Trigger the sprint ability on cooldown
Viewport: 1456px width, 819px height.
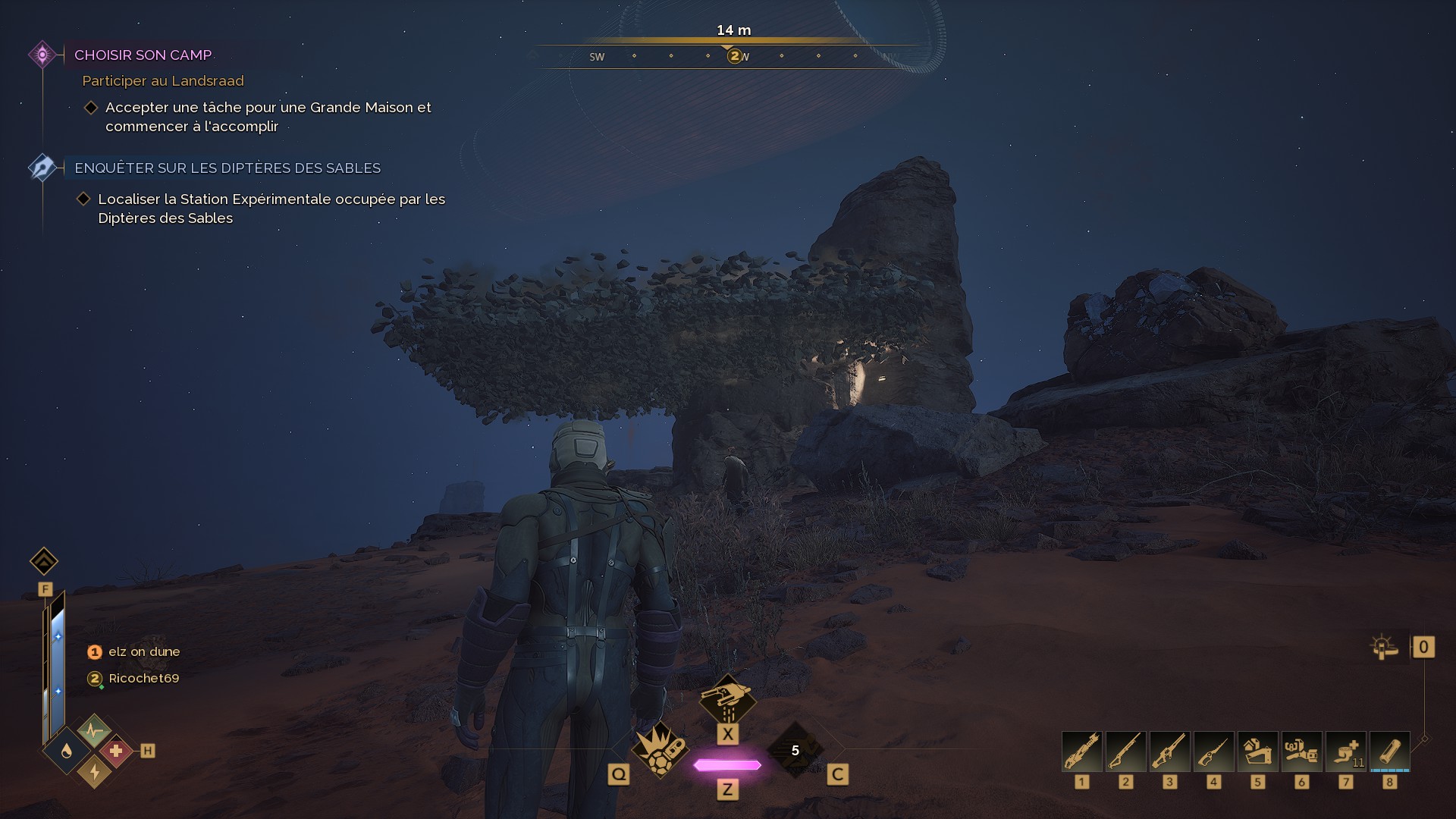tap(795, 750)
